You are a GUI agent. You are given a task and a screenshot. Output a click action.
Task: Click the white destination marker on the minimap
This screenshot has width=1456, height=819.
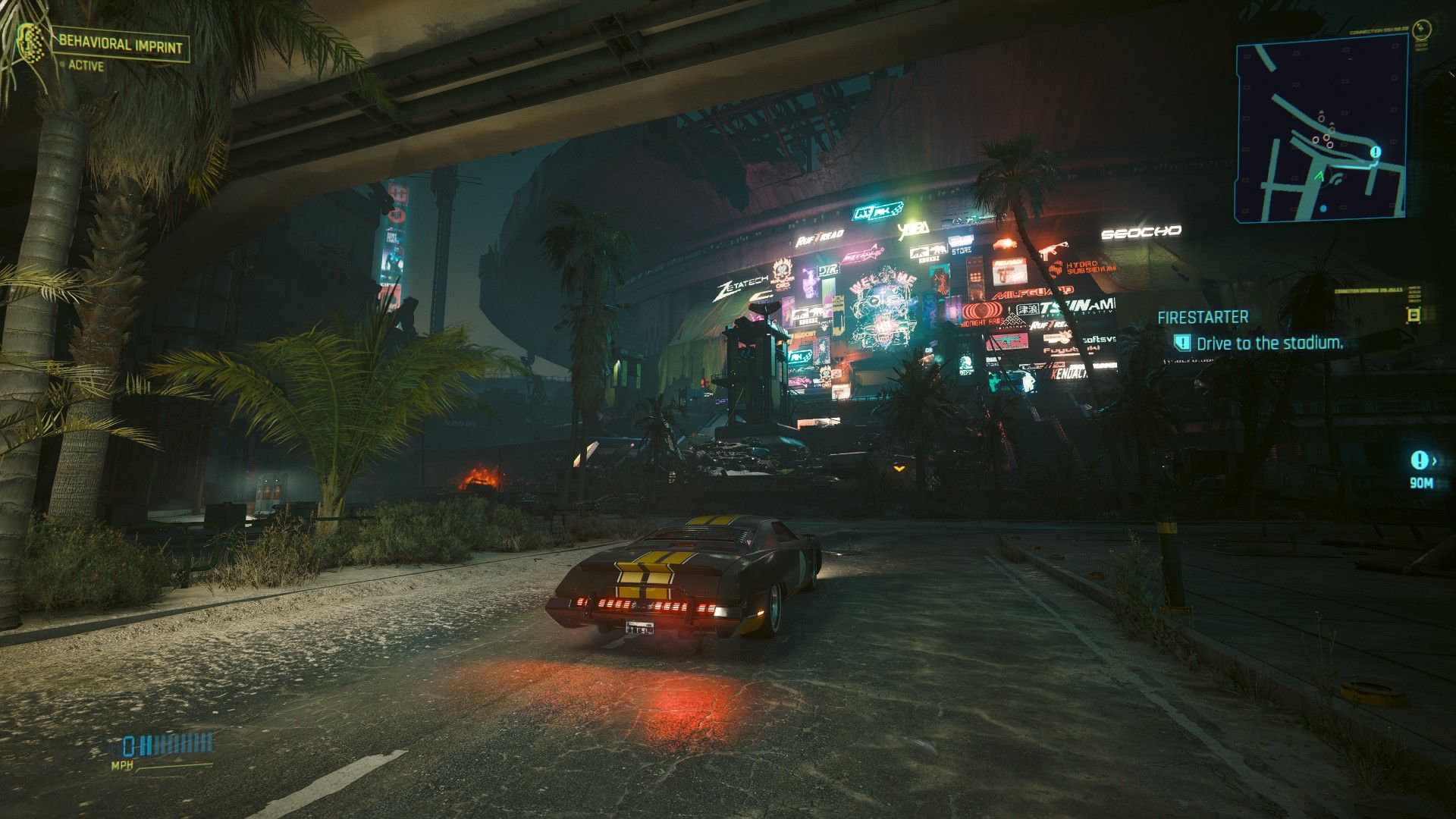(x=1375, y=152)
